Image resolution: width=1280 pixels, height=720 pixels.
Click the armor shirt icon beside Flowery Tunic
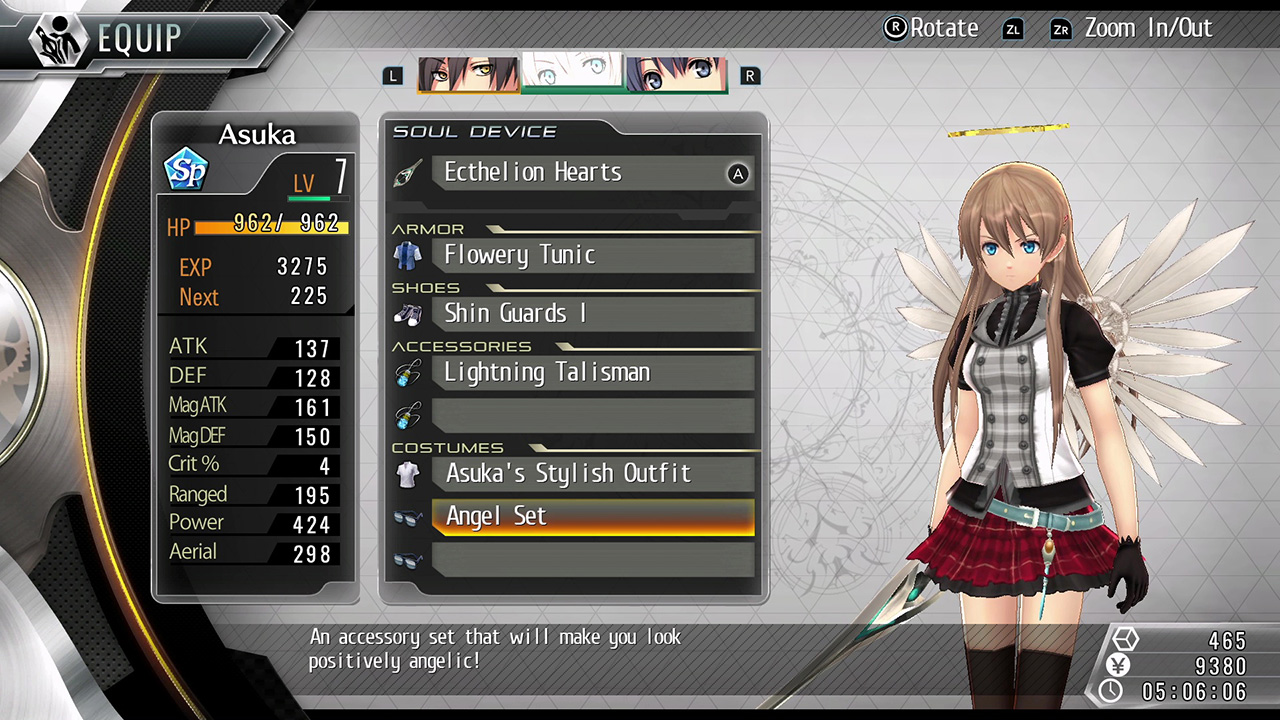[x=407, y=254]
